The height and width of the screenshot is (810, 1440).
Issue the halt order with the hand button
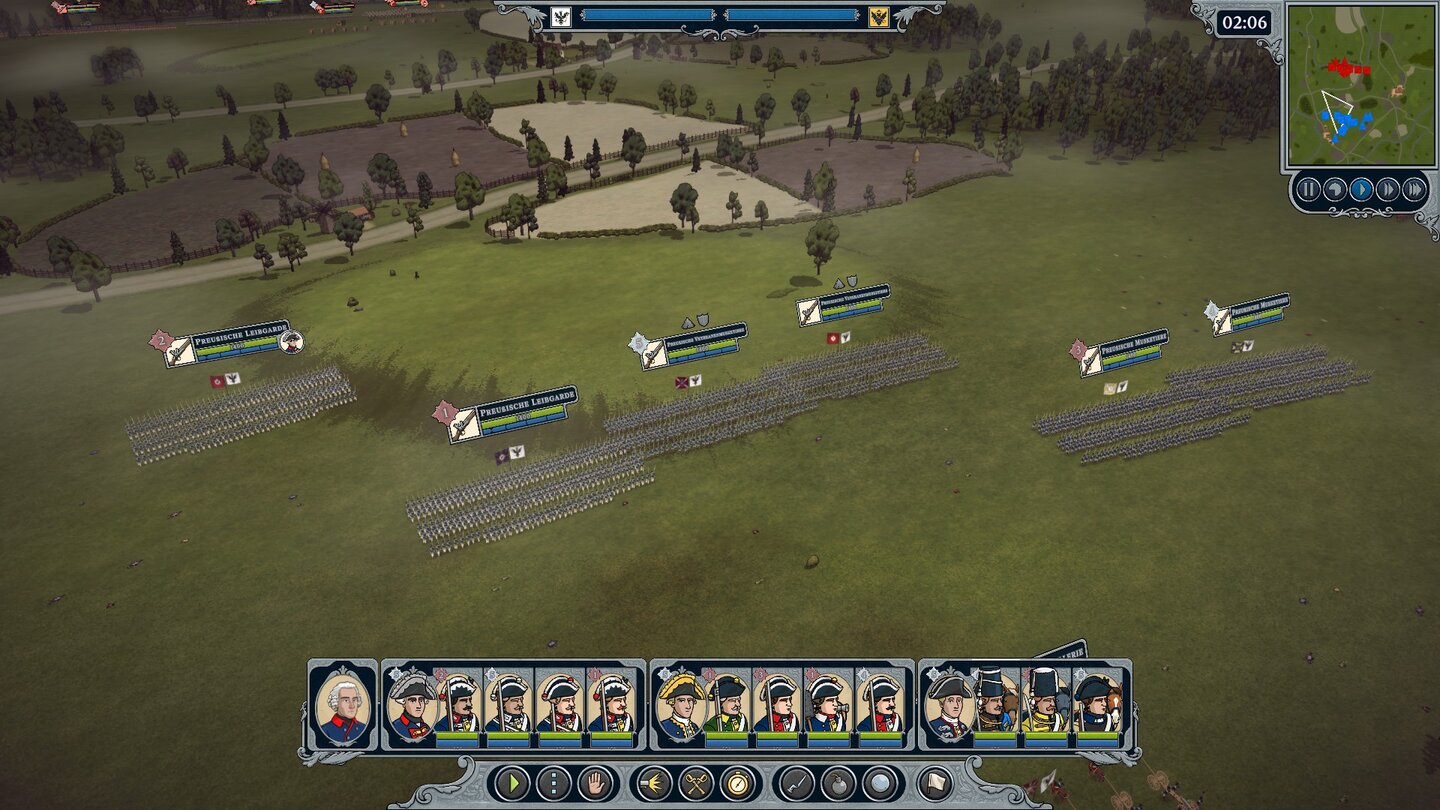[594, 783]
